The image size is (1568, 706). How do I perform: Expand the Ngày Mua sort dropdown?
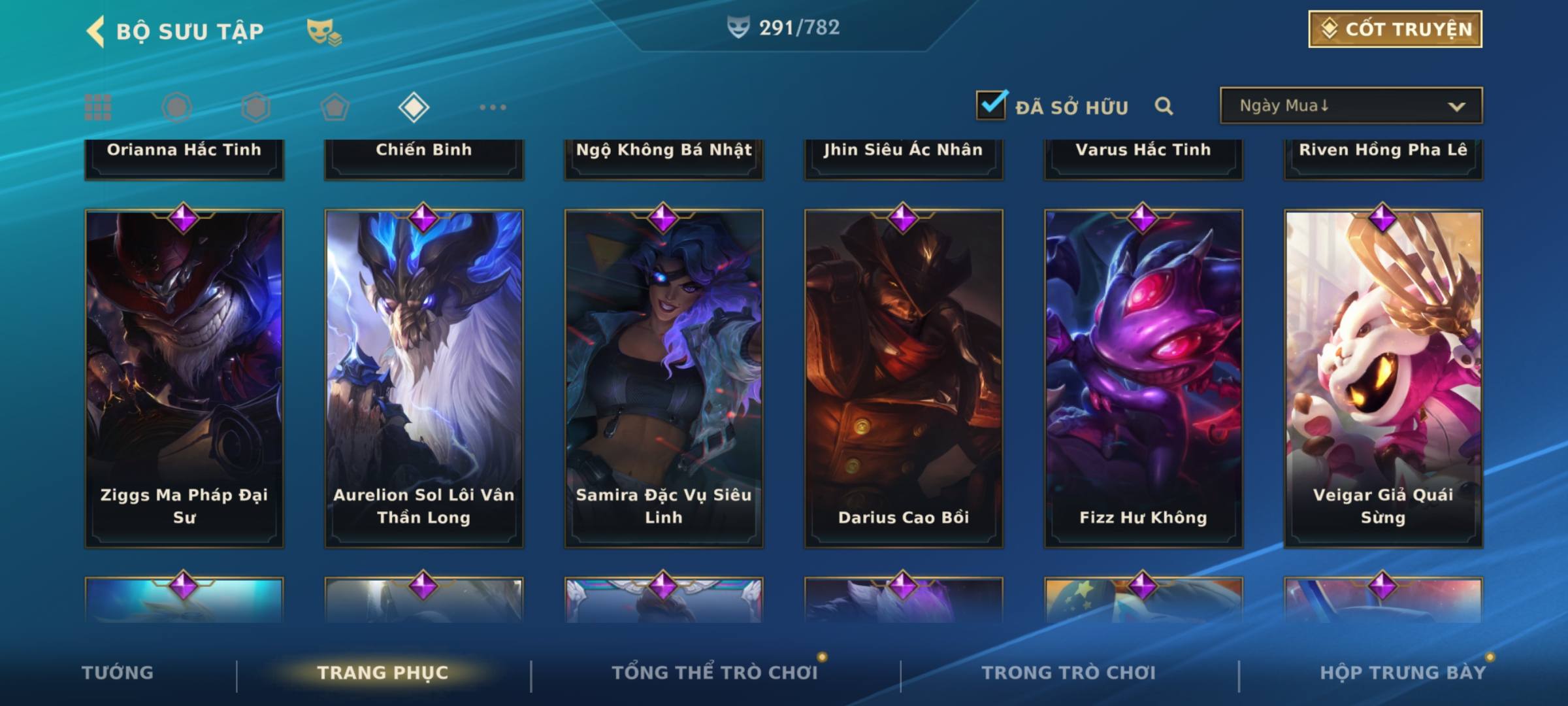coord(1350,106)
